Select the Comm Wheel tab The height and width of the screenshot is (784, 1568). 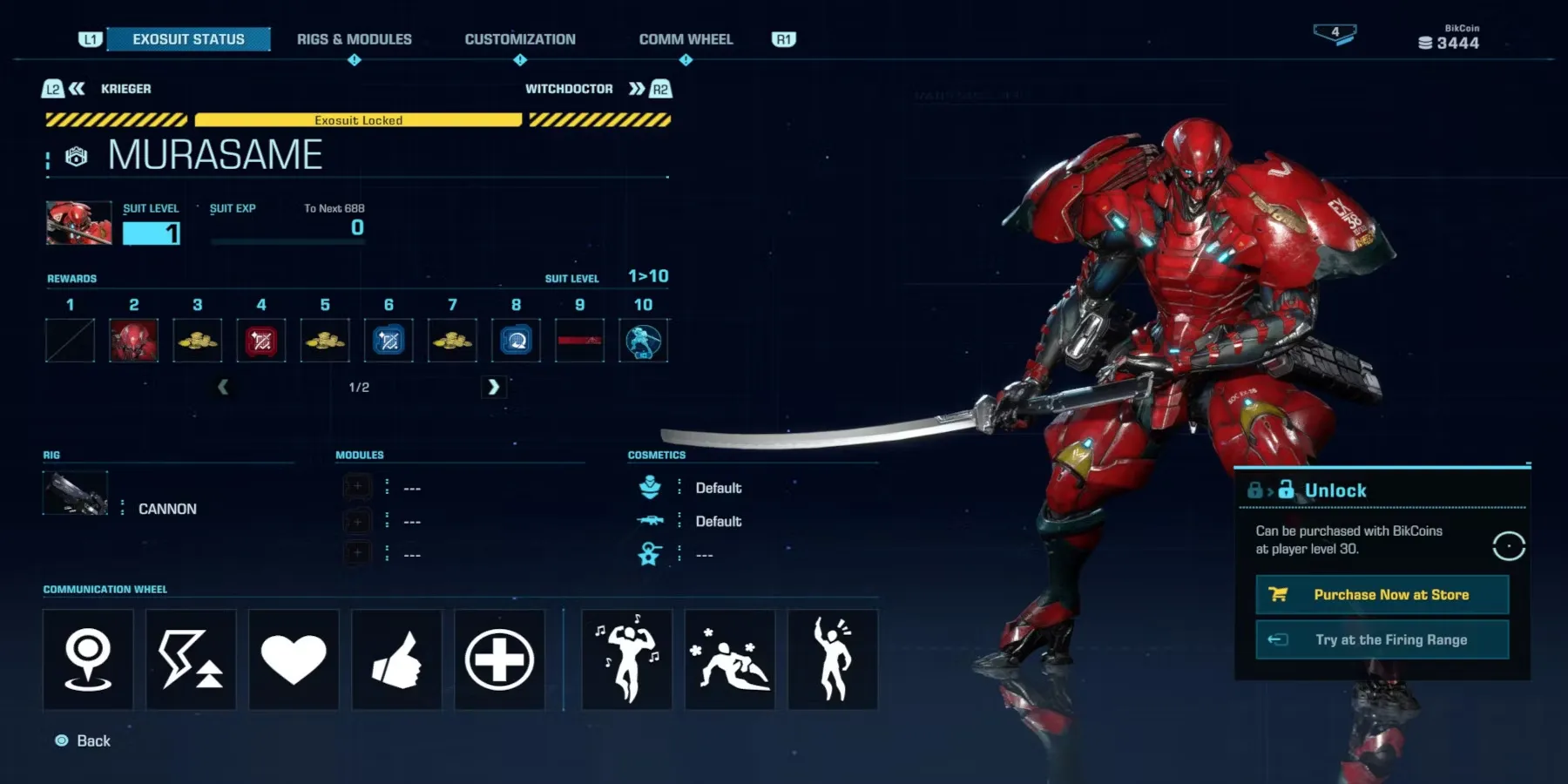[x=686, y=39]
